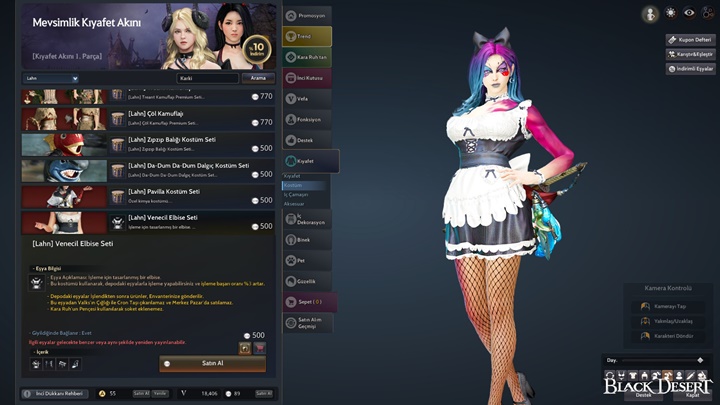Show İndirimli Eşyalar discounted items
Screen dimensions: 720x405
(x=690, y=69)
